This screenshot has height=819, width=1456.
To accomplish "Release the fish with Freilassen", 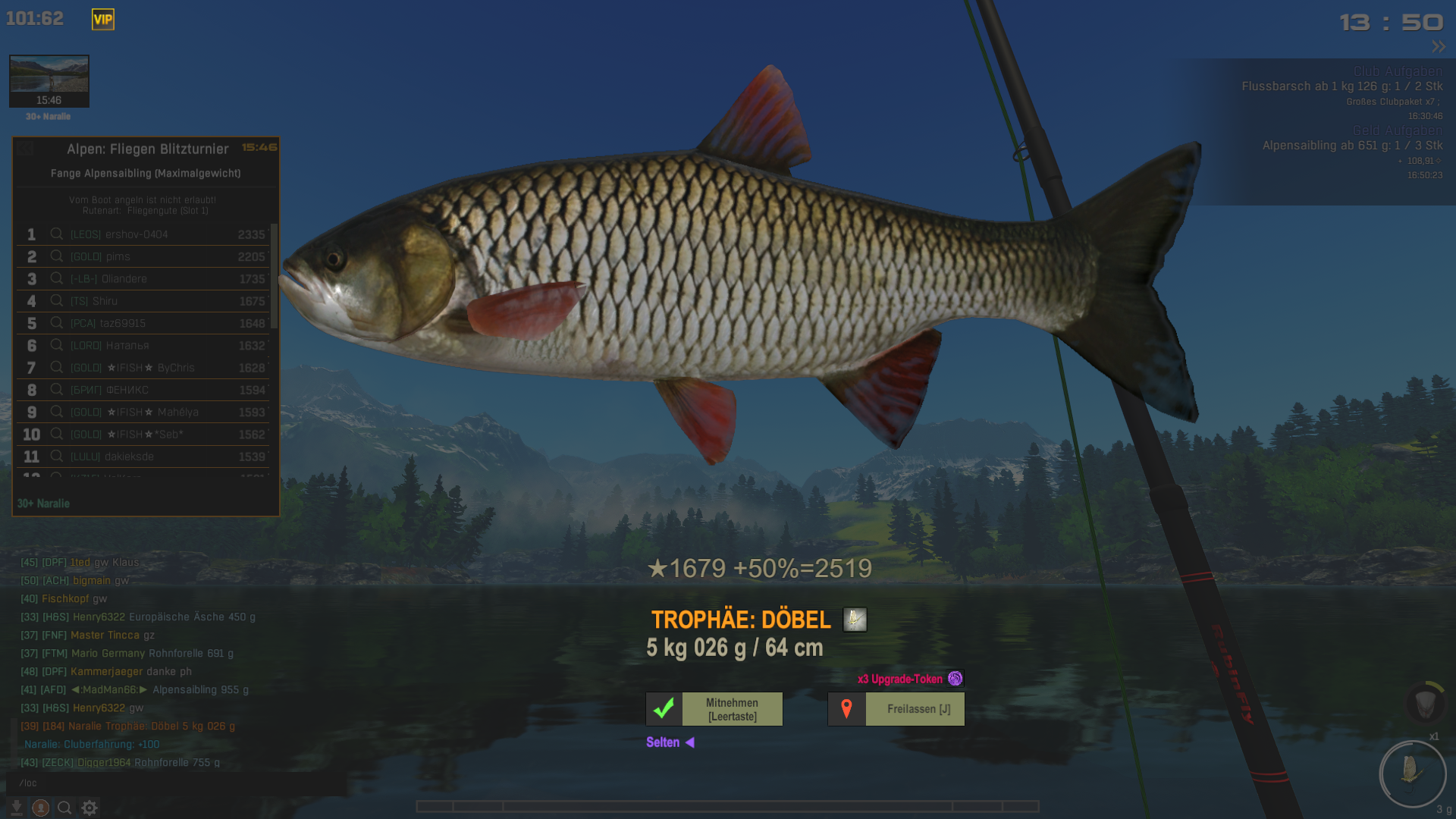I will pyautogui.click(x=896, y=709).
